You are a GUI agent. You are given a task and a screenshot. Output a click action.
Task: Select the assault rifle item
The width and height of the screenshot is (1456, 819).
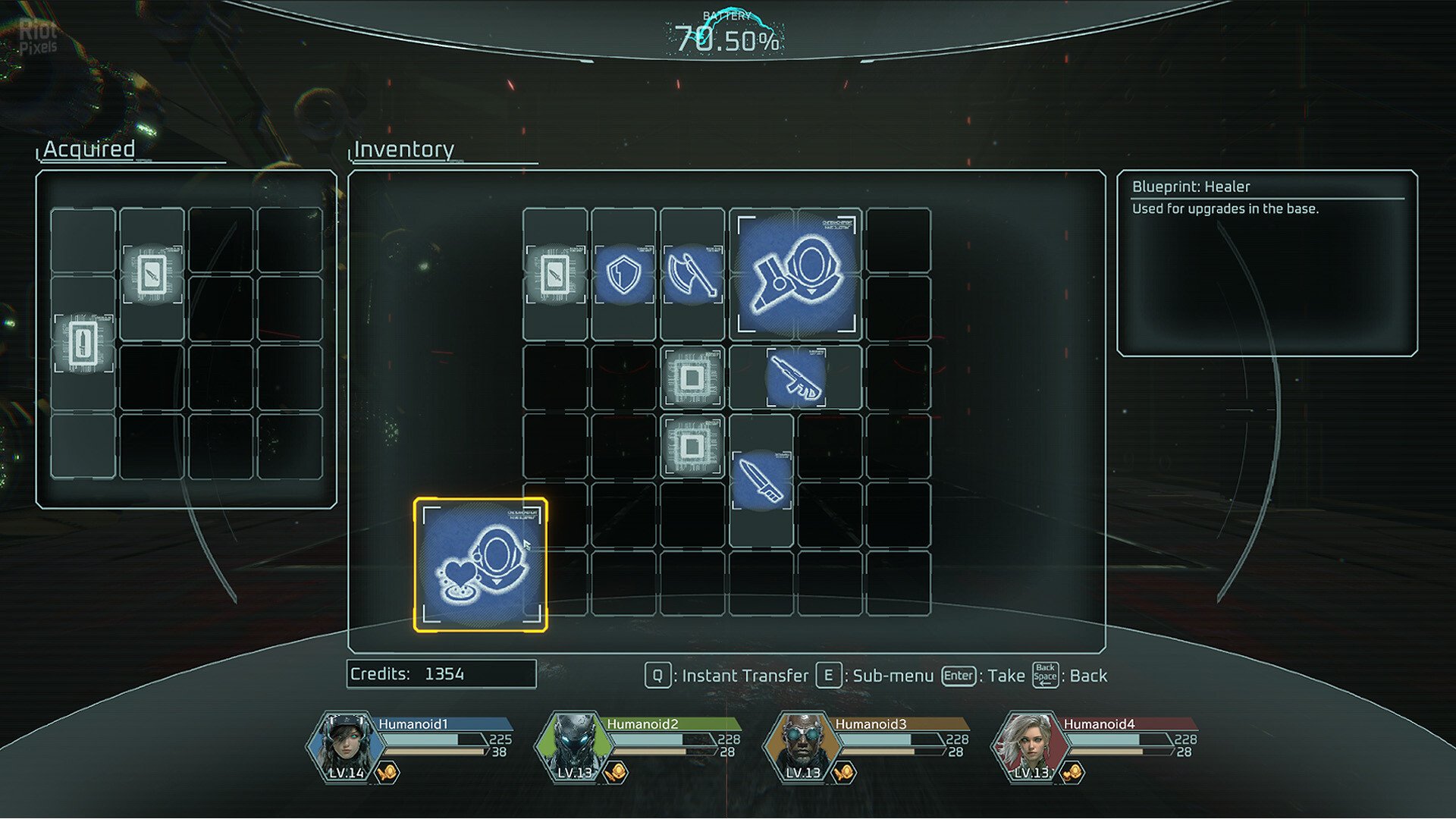[795, 377]
